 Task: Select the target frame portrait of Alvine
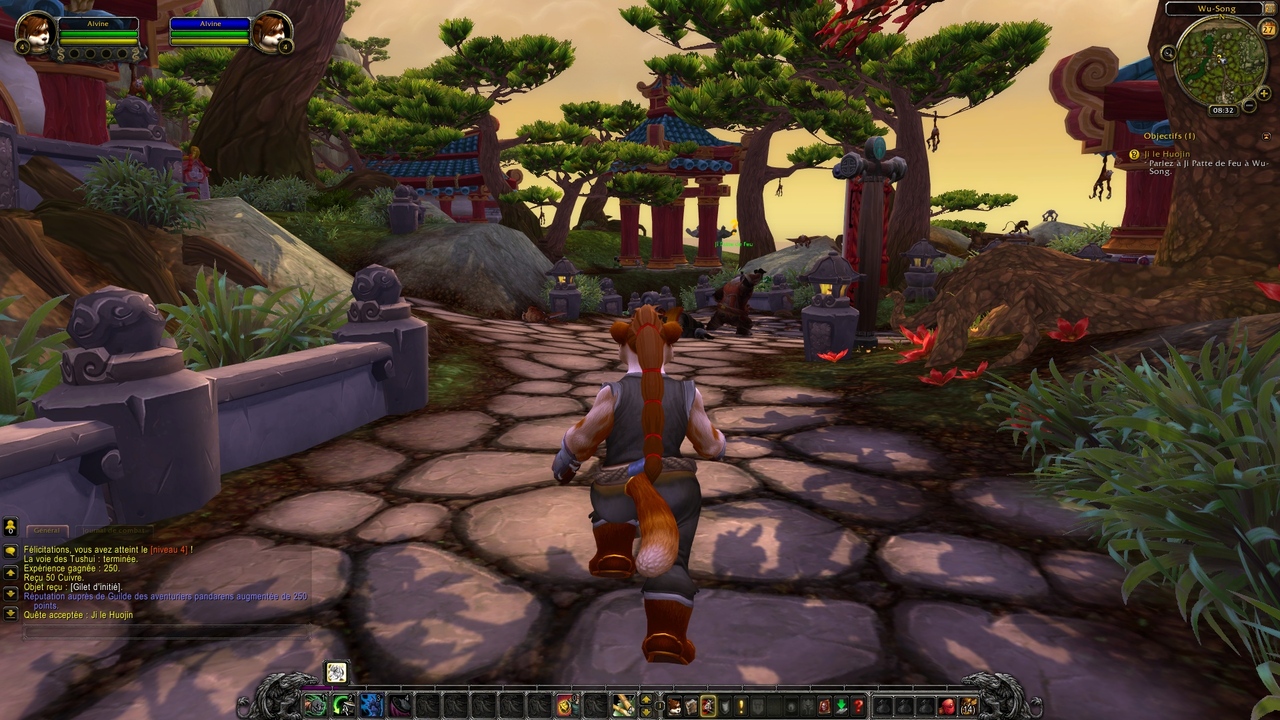pos(269,31)
